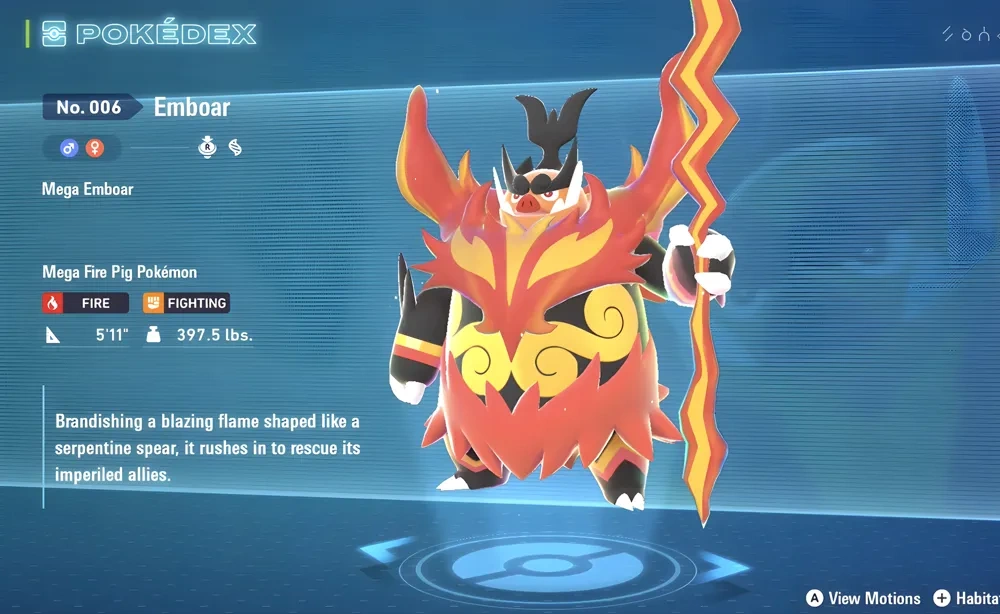
Task: Switch to the R stick form icon
Action: coord(207,149)
